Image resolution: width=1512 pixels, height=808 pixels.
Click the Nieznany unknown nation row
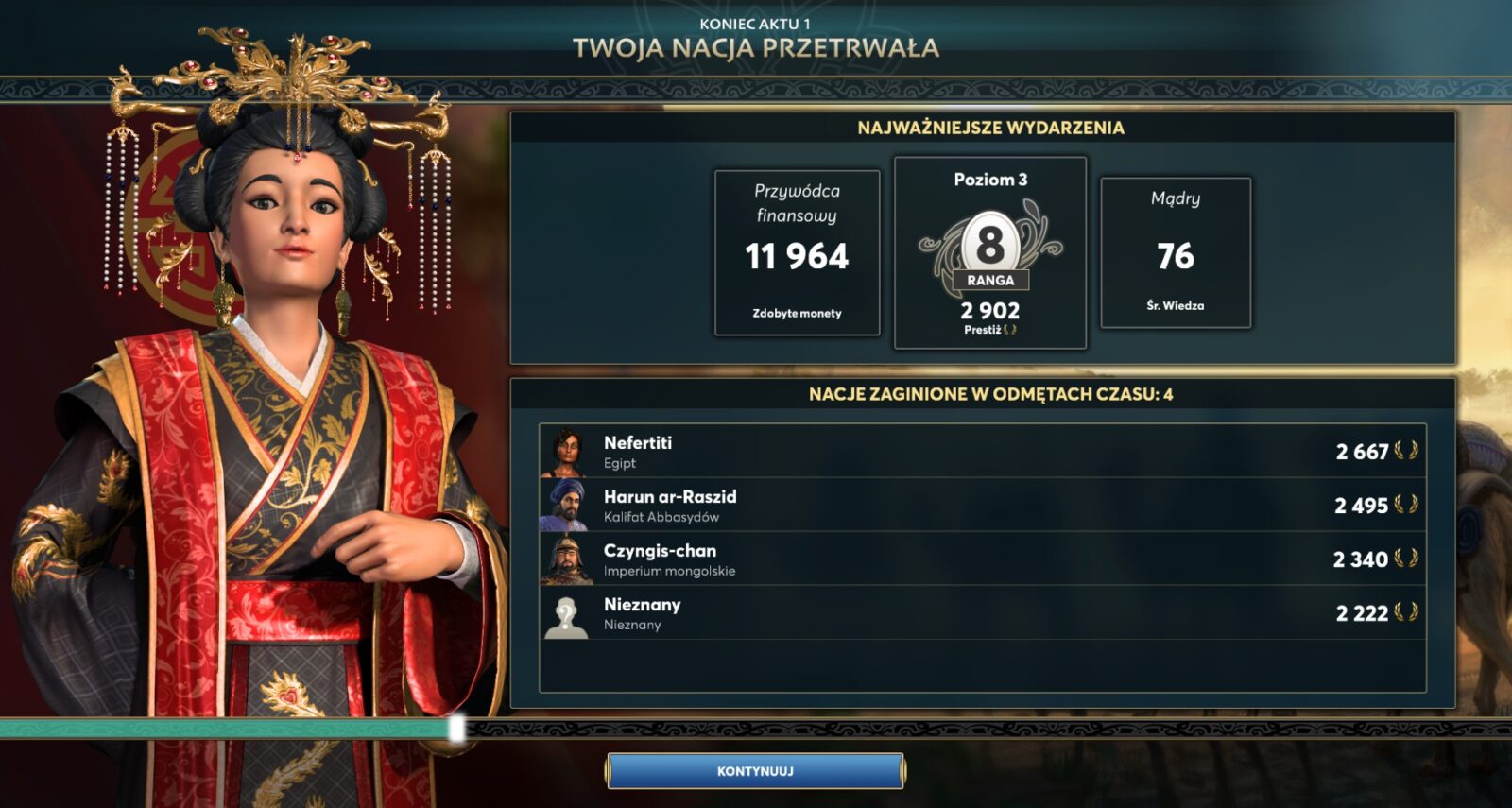(x=982, y=613)
